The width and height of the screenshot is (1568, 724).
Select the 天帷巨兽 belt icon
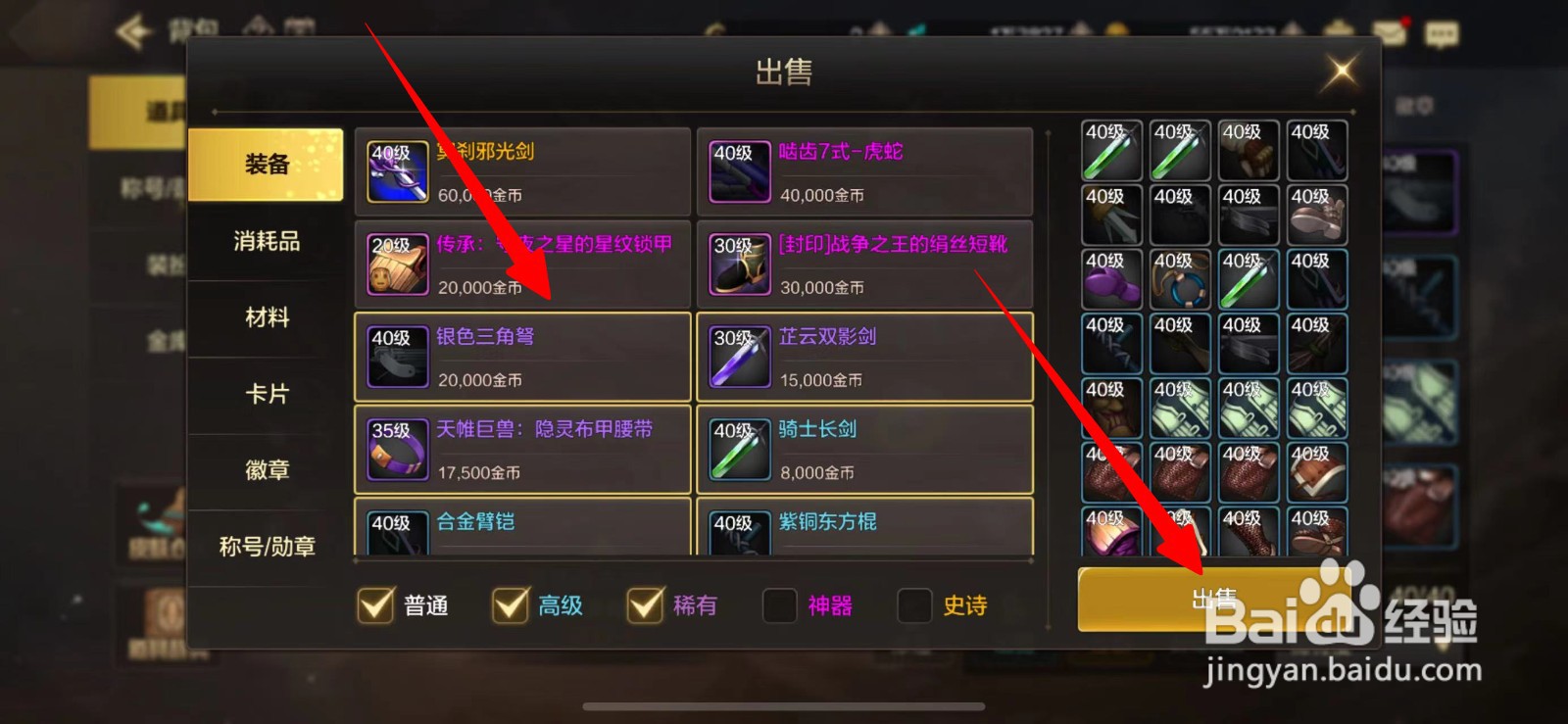point(397,450)
